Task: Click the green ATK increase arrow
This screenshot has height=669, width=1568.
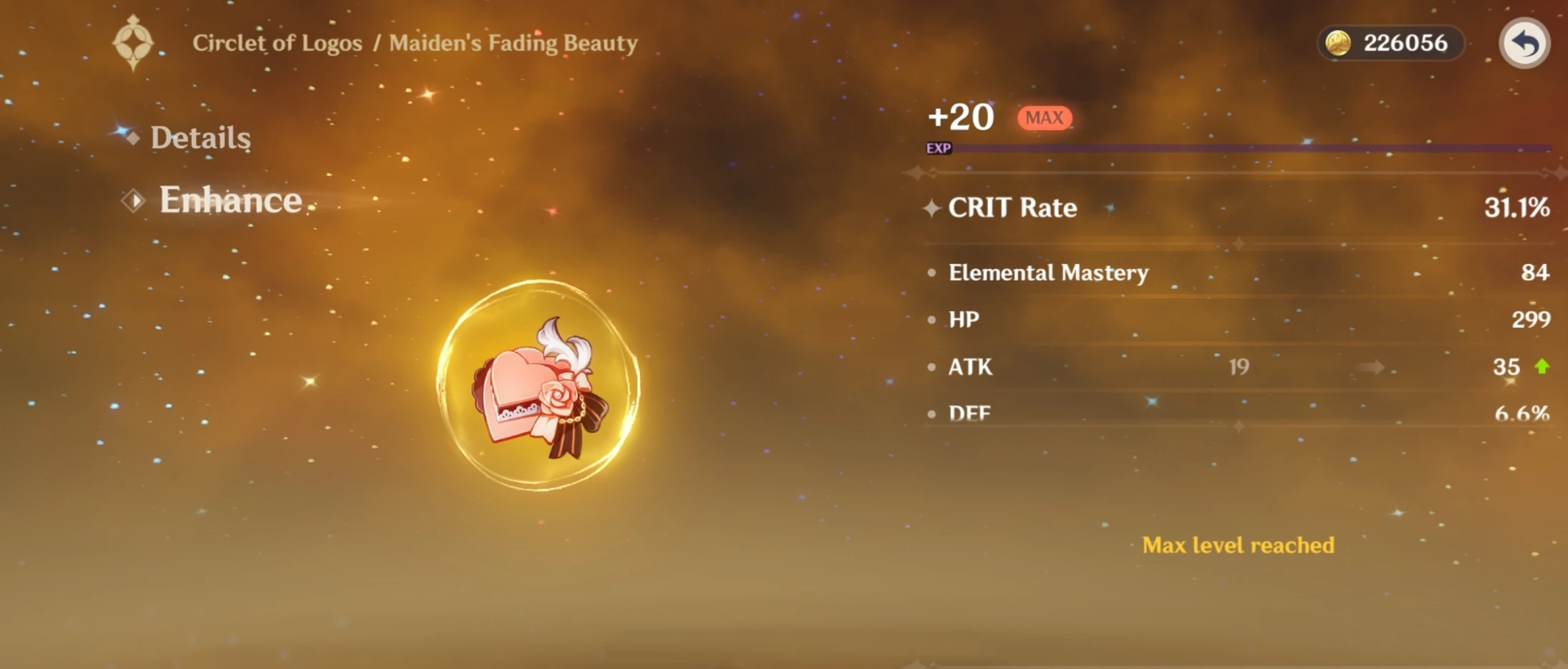Action: [x=1543, y=367]
